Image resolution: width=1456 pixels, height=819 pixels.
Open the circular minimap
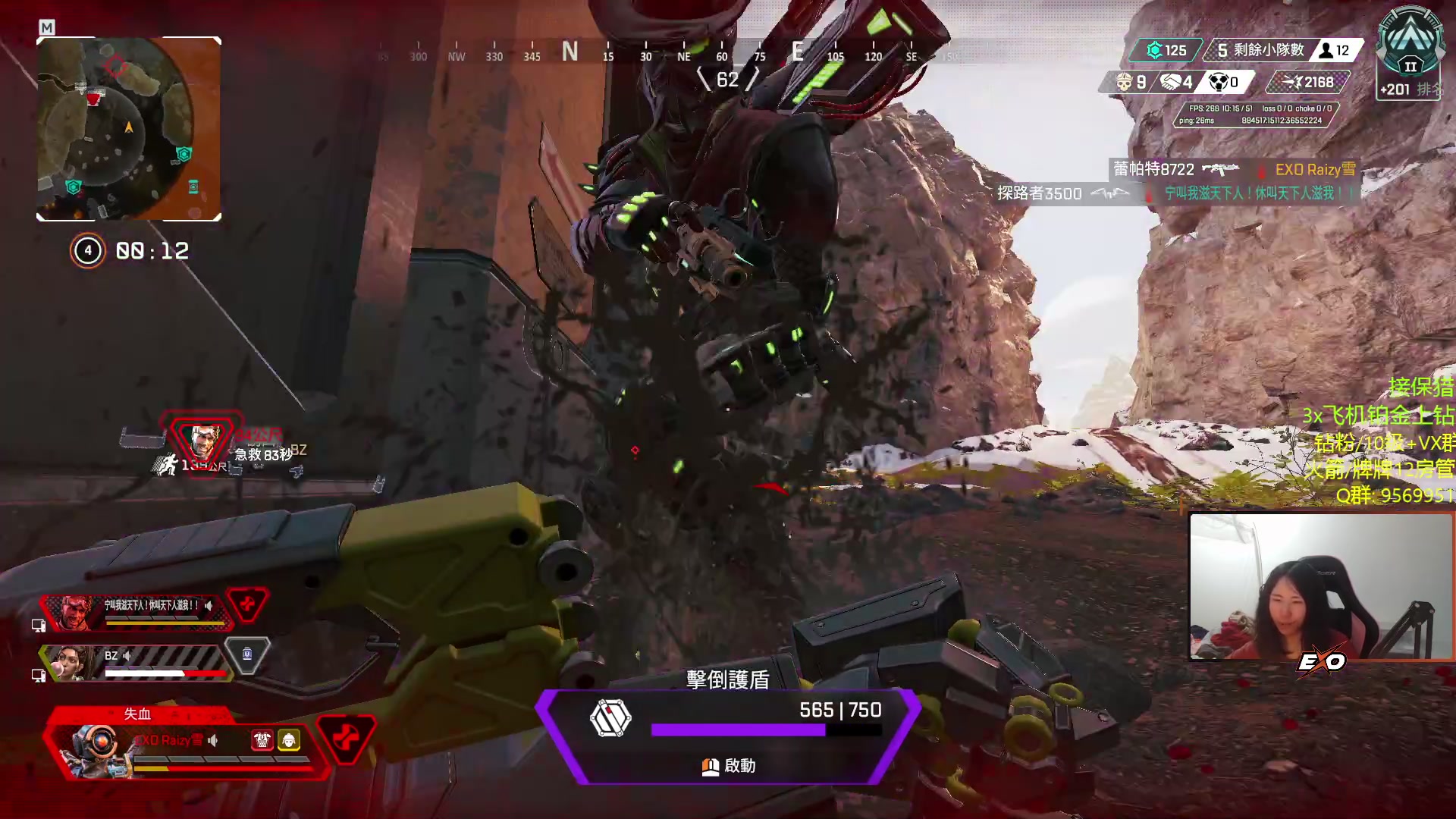pyautogui.click(x=129, y=129)
